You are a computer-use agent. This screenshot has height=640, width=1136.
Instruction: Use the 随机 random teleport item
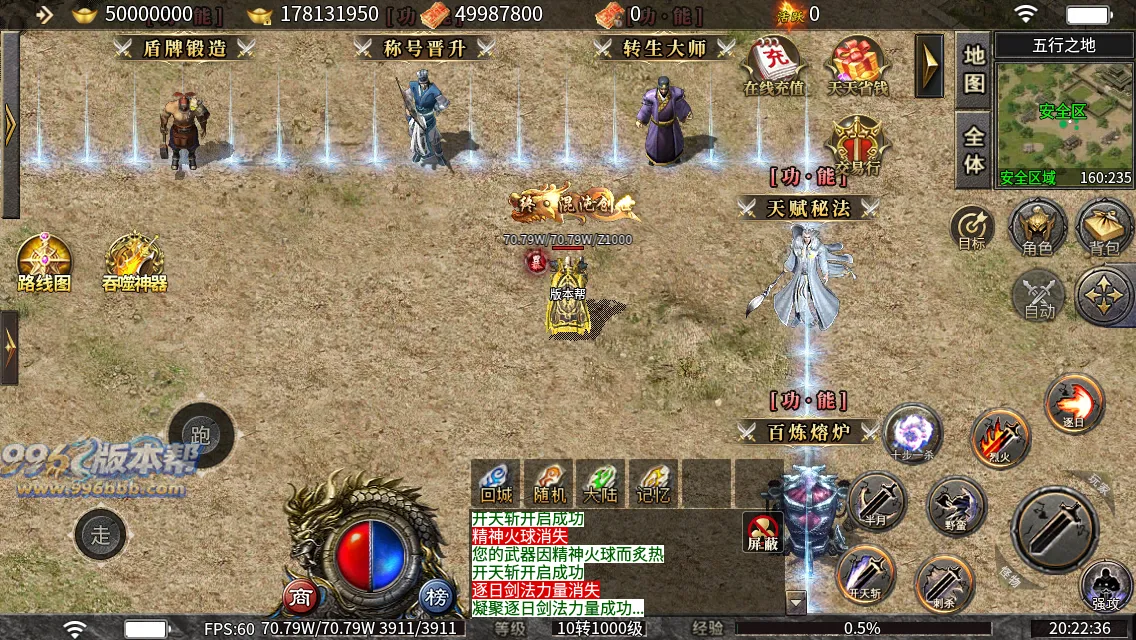(x=549, y=482)
